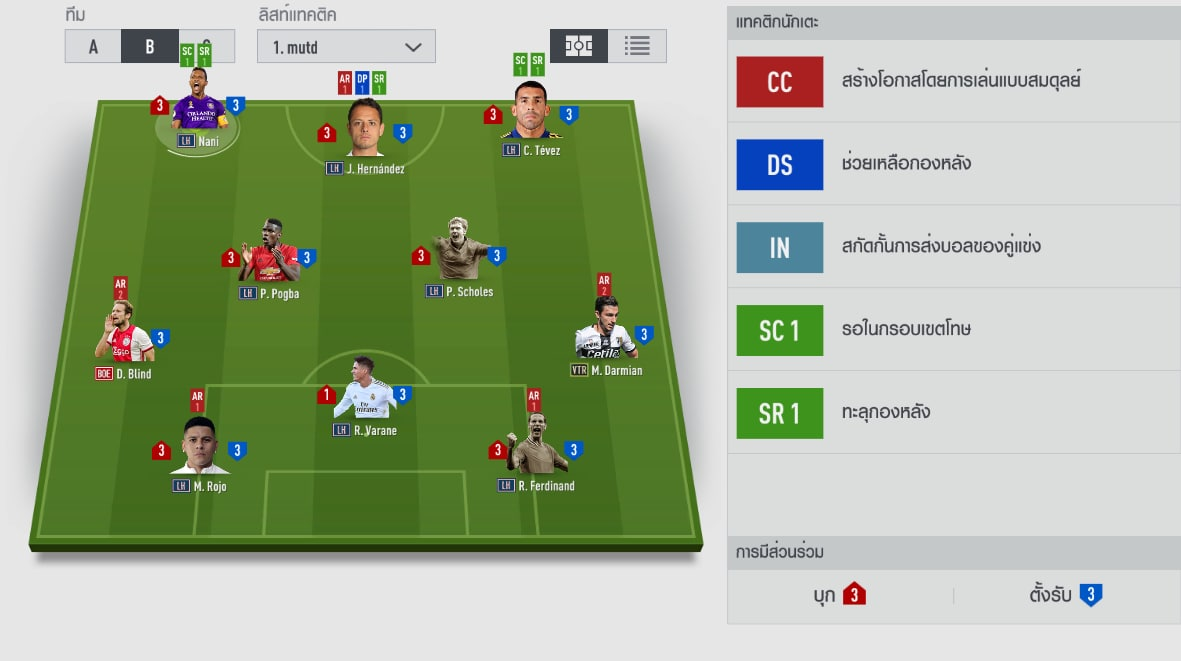1181x661 pixels.
Task: Pick centre back R. Varane
Action: pyautogui.click(x=364, y=392)
